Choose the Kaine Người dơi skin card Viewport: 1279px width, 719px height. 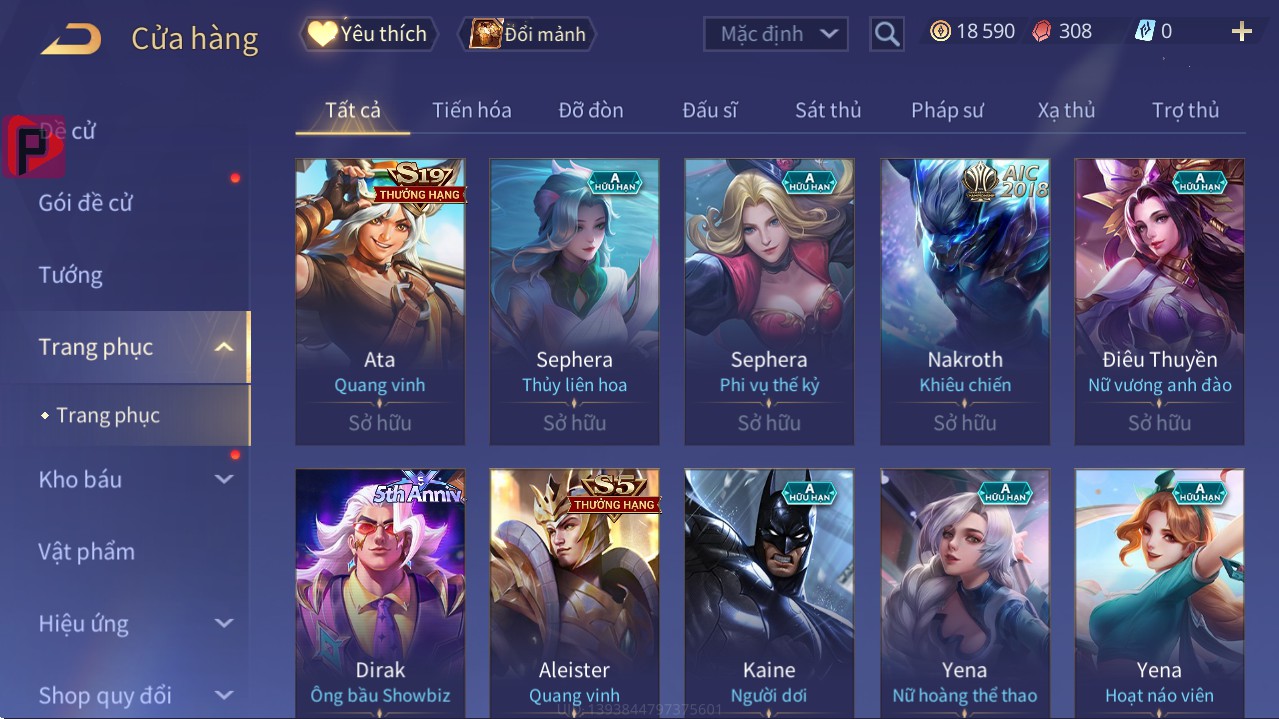(769, 590)
